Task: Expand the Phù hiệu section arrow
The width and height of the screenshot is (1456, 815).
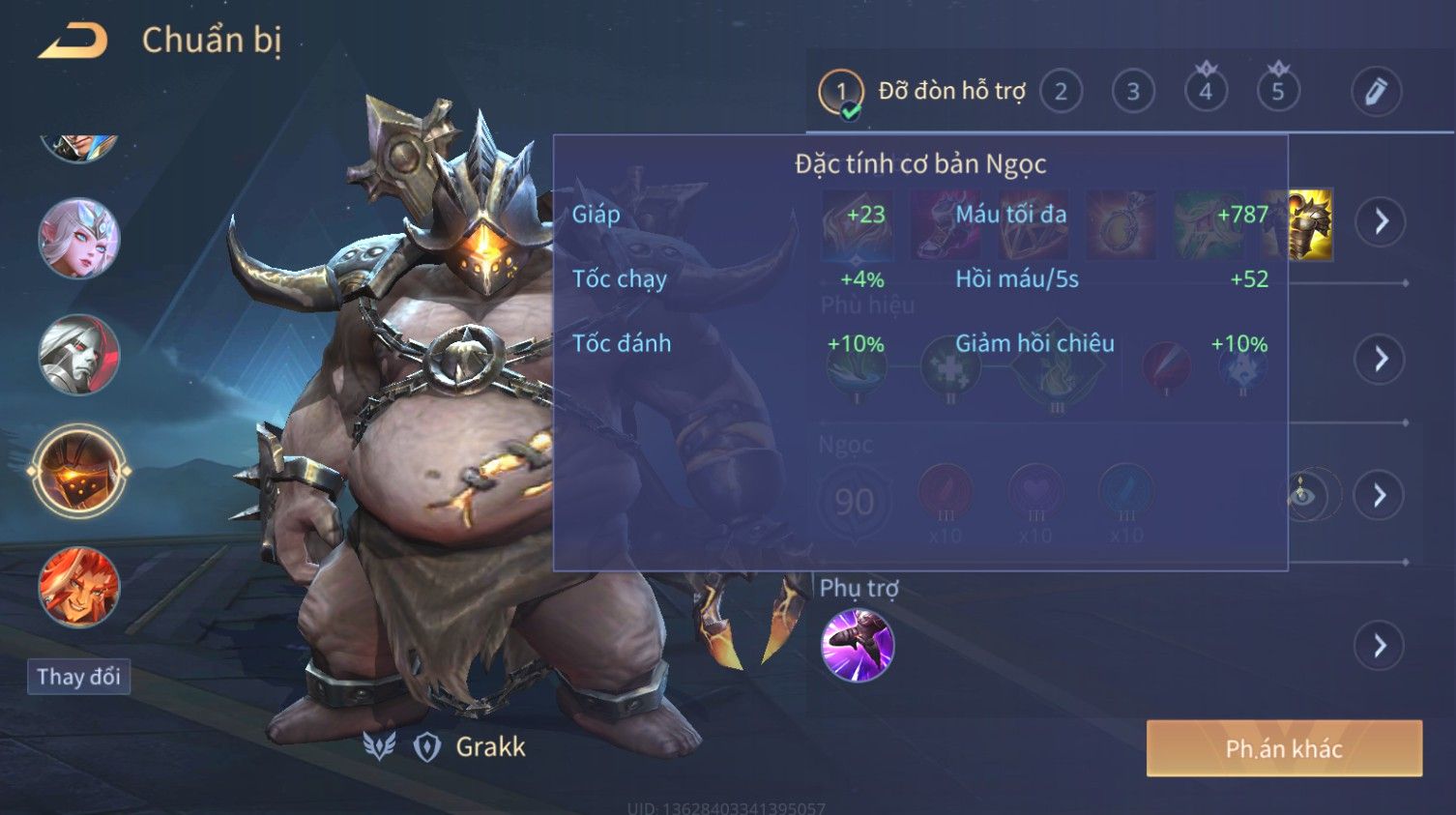Action: (x=1381, y=359)
